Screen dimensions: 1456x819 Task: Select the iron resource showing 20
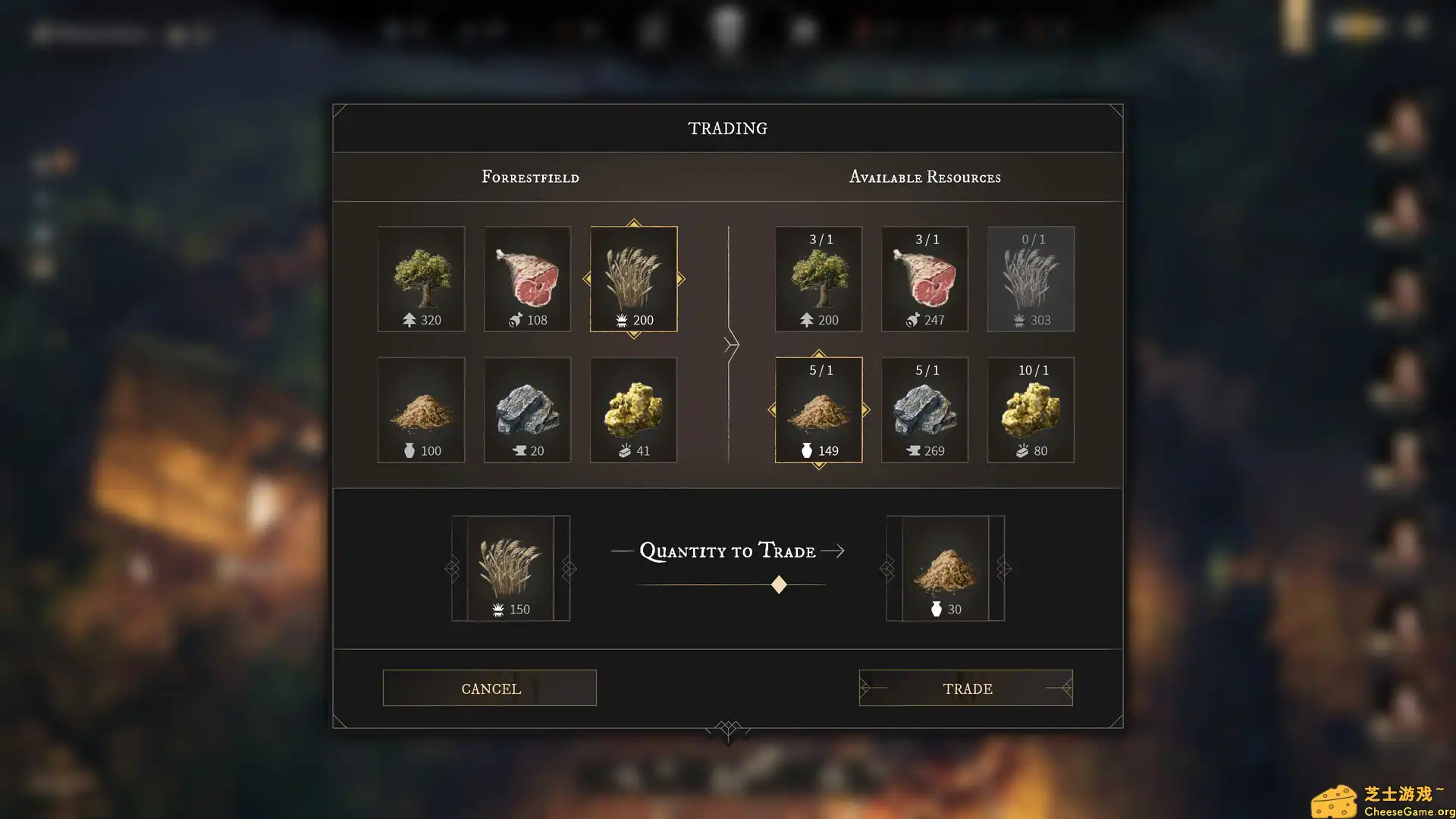point(527,409)
